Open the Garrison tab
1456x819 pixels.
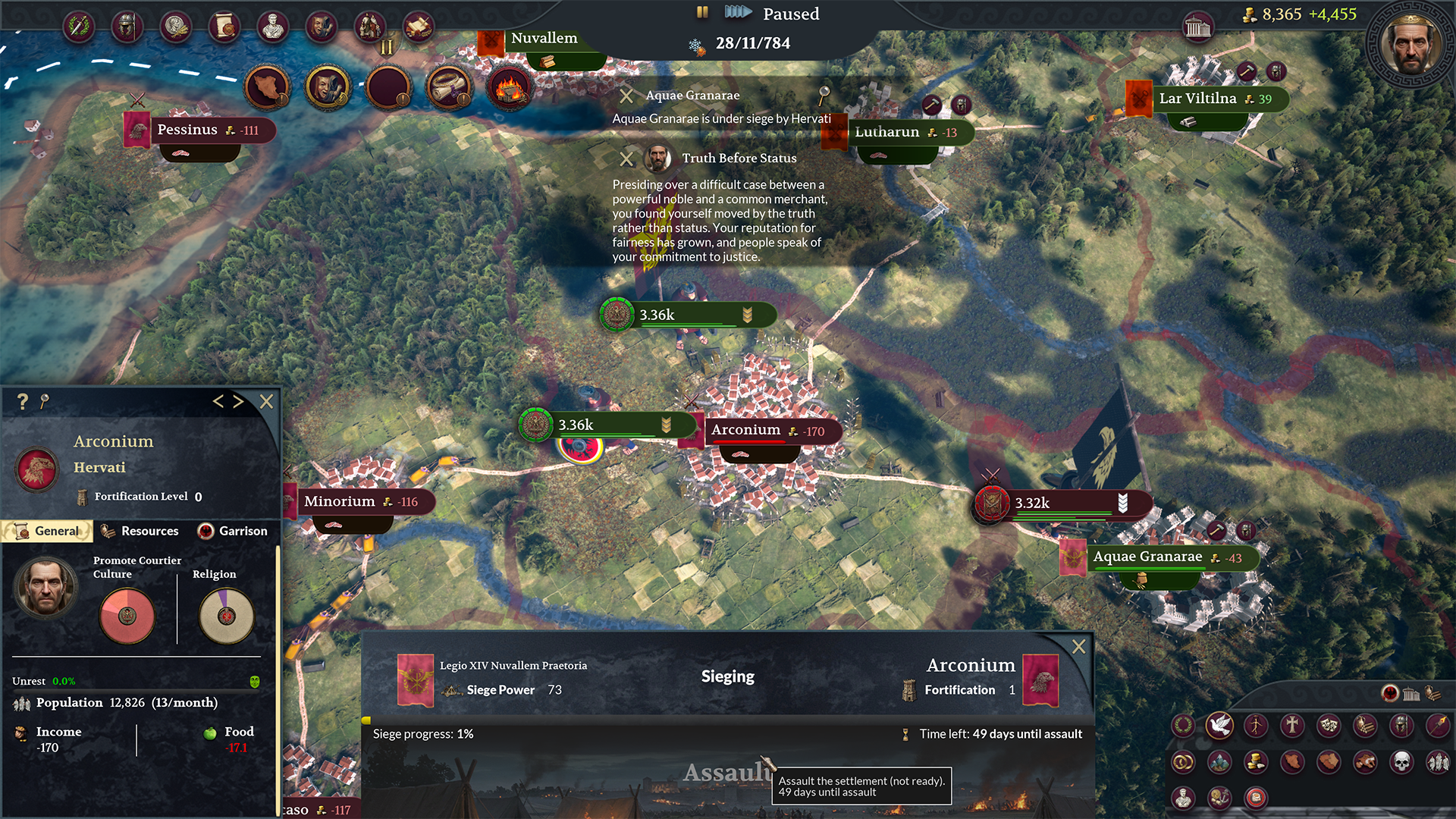(233, 531)
